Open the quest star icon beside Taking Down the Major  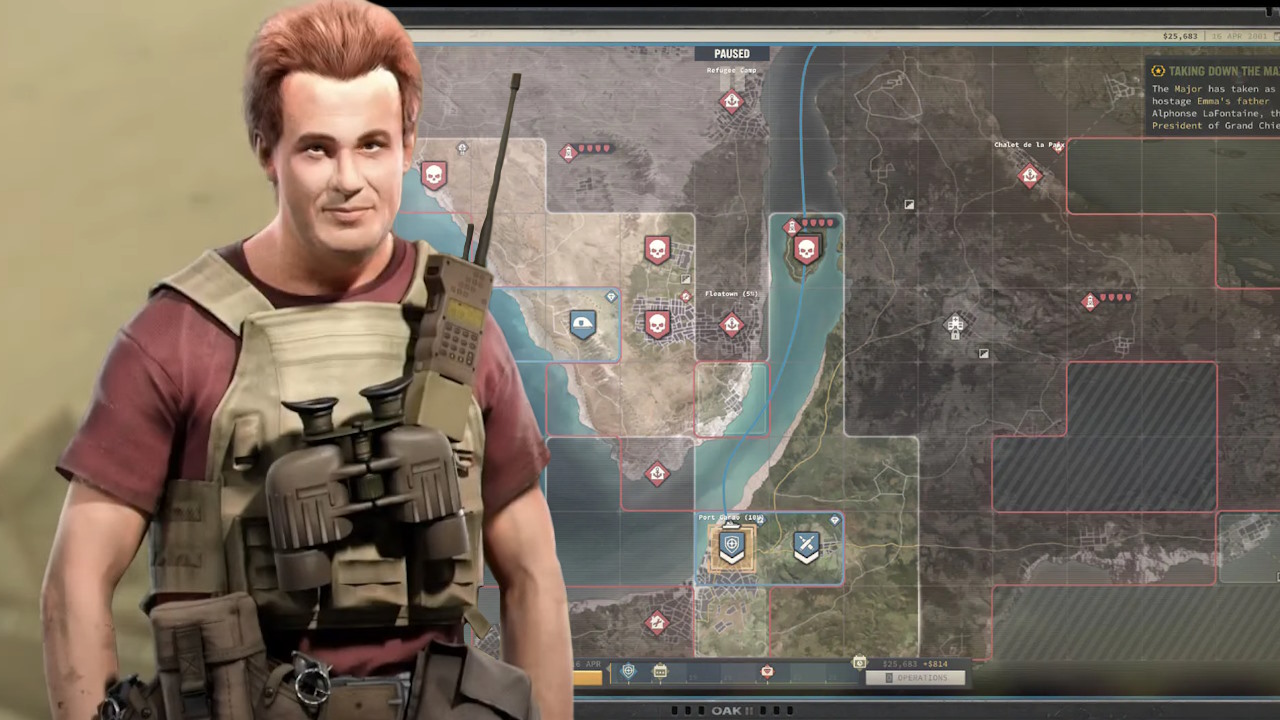pos(1158,71)
